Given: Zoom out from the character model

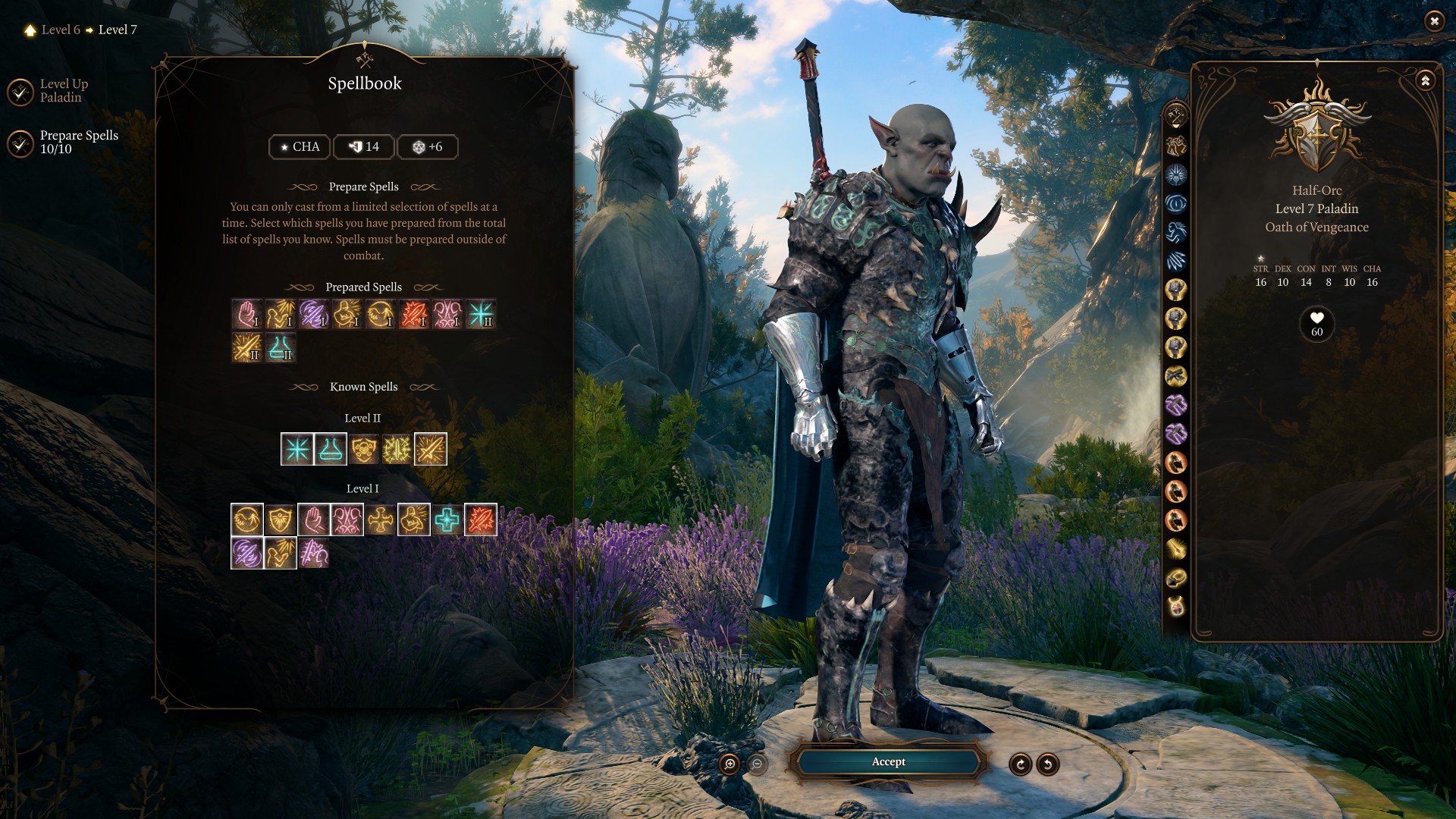Looking at the screenshot, I should (x=757, y=764).
